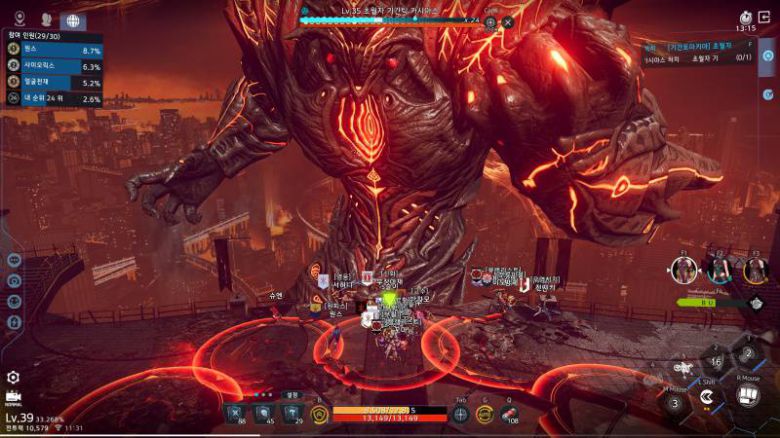Screen dimensions: 780x438
Task: Switch to the third squad character portrait
Action: coord(755,270)
